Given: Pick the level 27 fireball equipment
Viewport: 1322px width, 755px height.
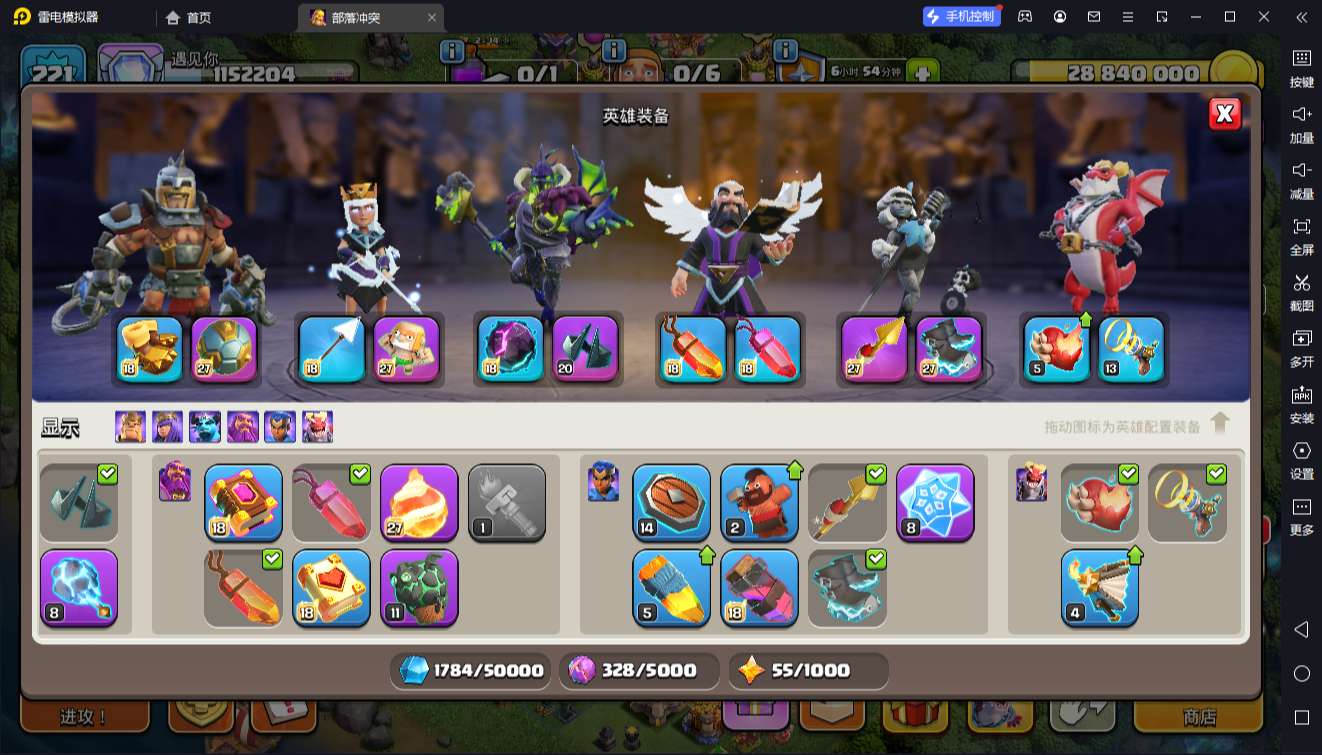Looking at the screenshot, I should 419,502.
